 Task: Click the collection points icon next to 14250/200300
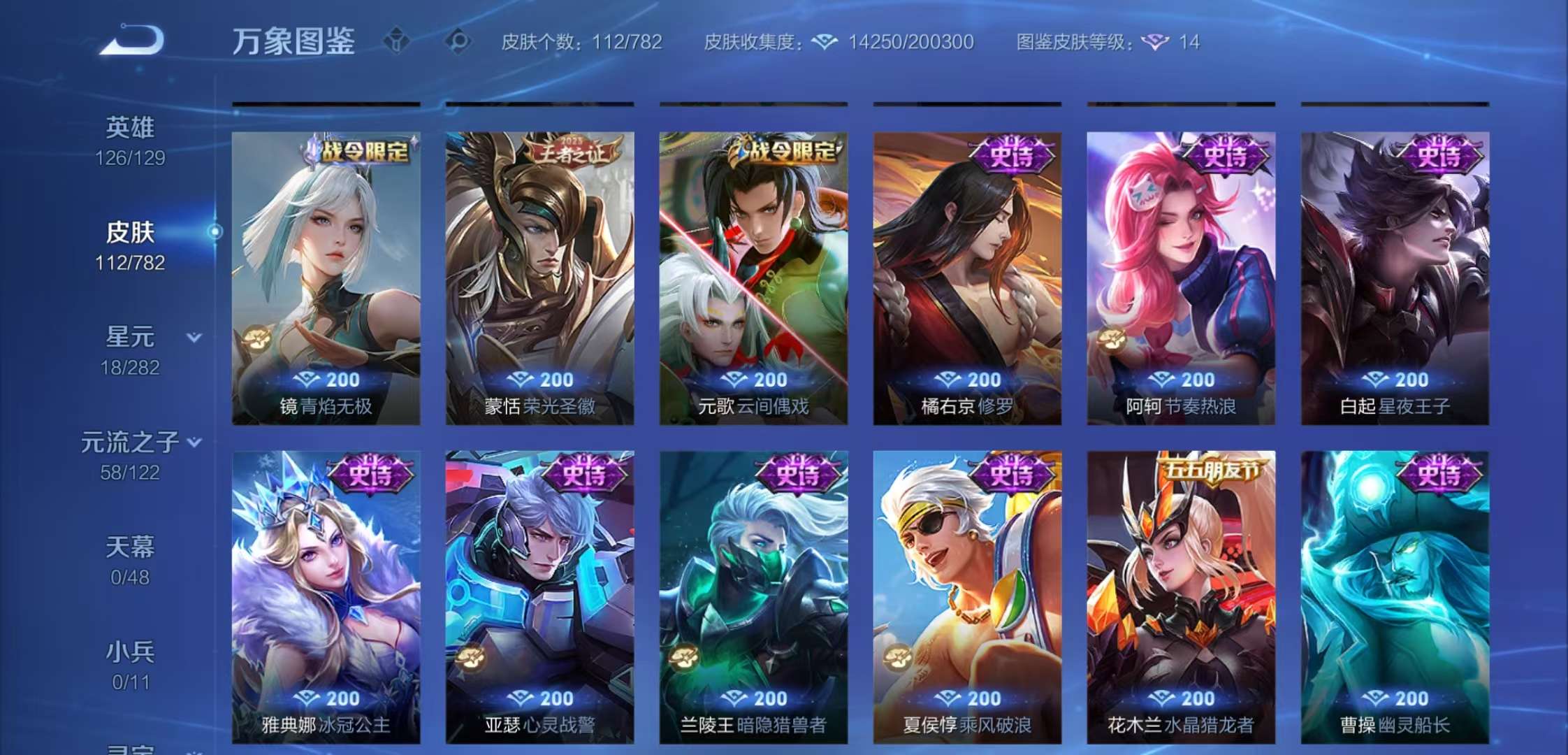pos(825,42)
